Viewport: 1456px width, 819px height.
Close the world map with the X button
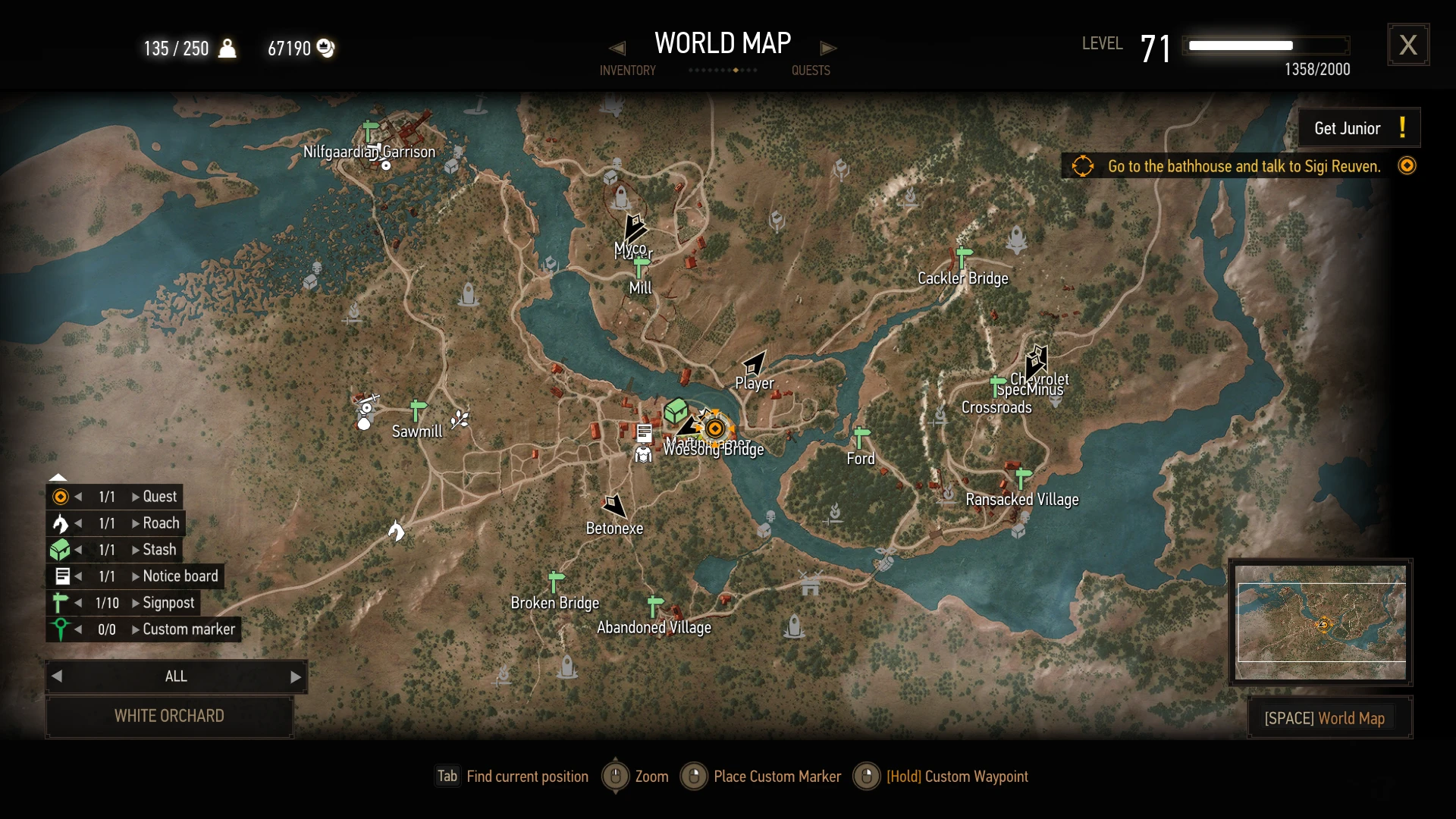point(1408,45)
